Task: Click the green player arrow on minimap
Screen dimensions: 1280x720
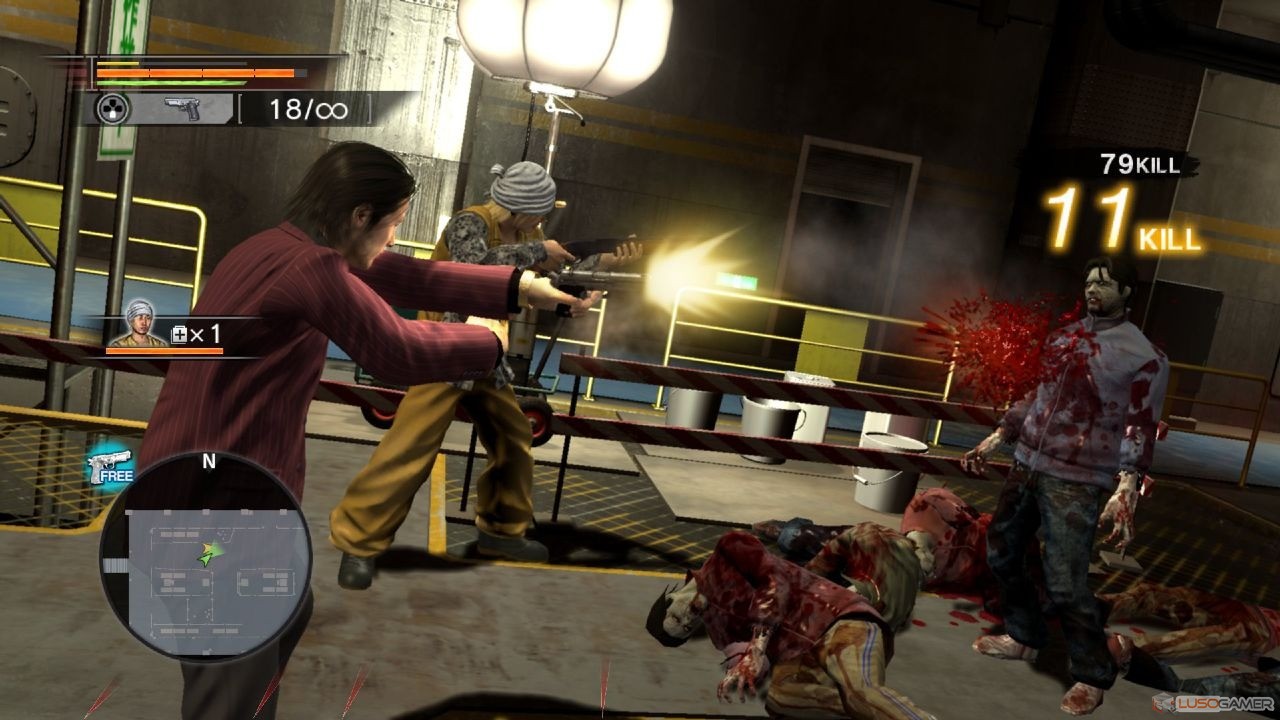Action: click(x=208, y=552)
